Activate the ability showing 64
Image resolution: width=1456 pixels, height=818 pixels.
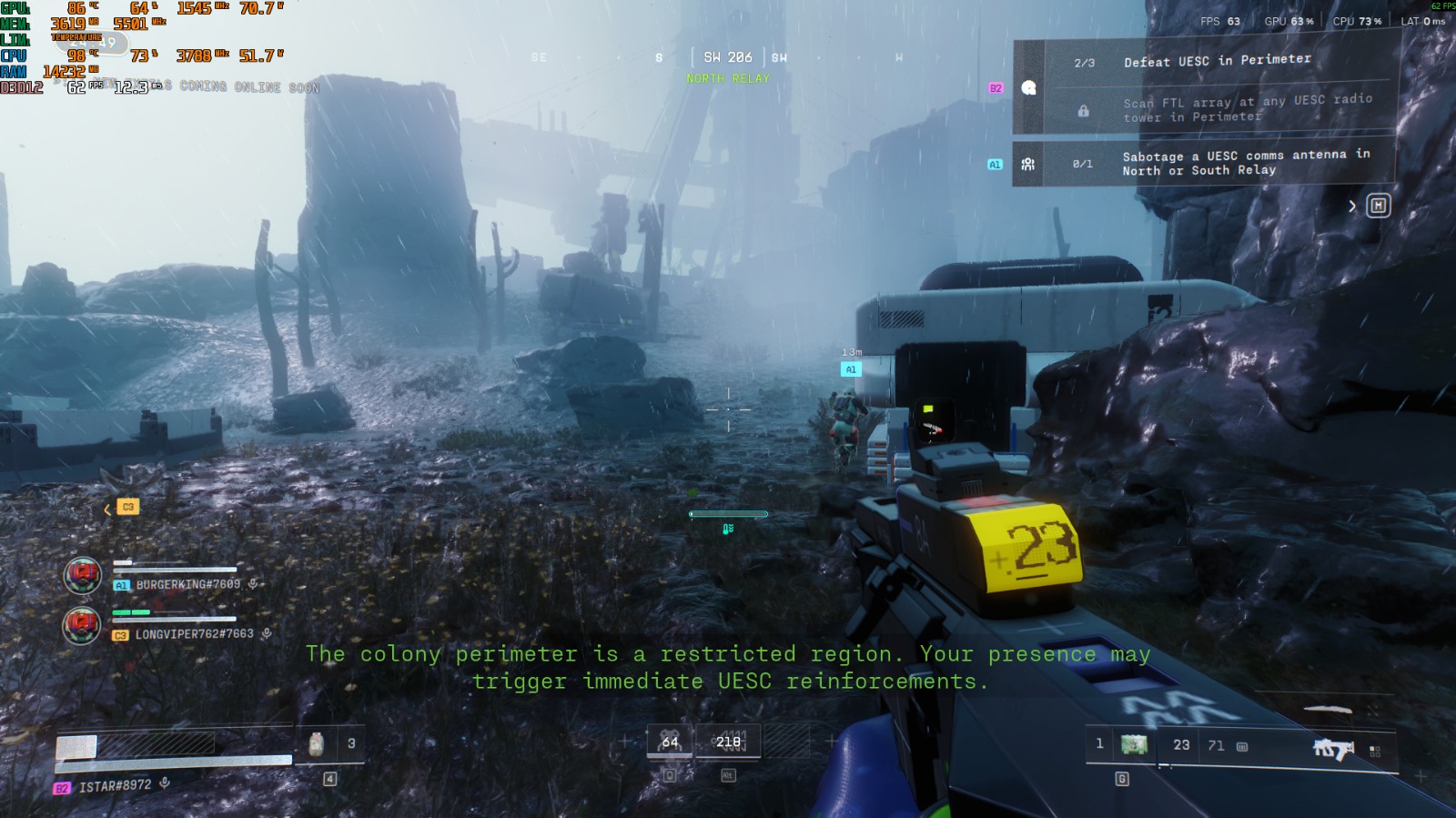pyautogui.click(x=670, y=742)
